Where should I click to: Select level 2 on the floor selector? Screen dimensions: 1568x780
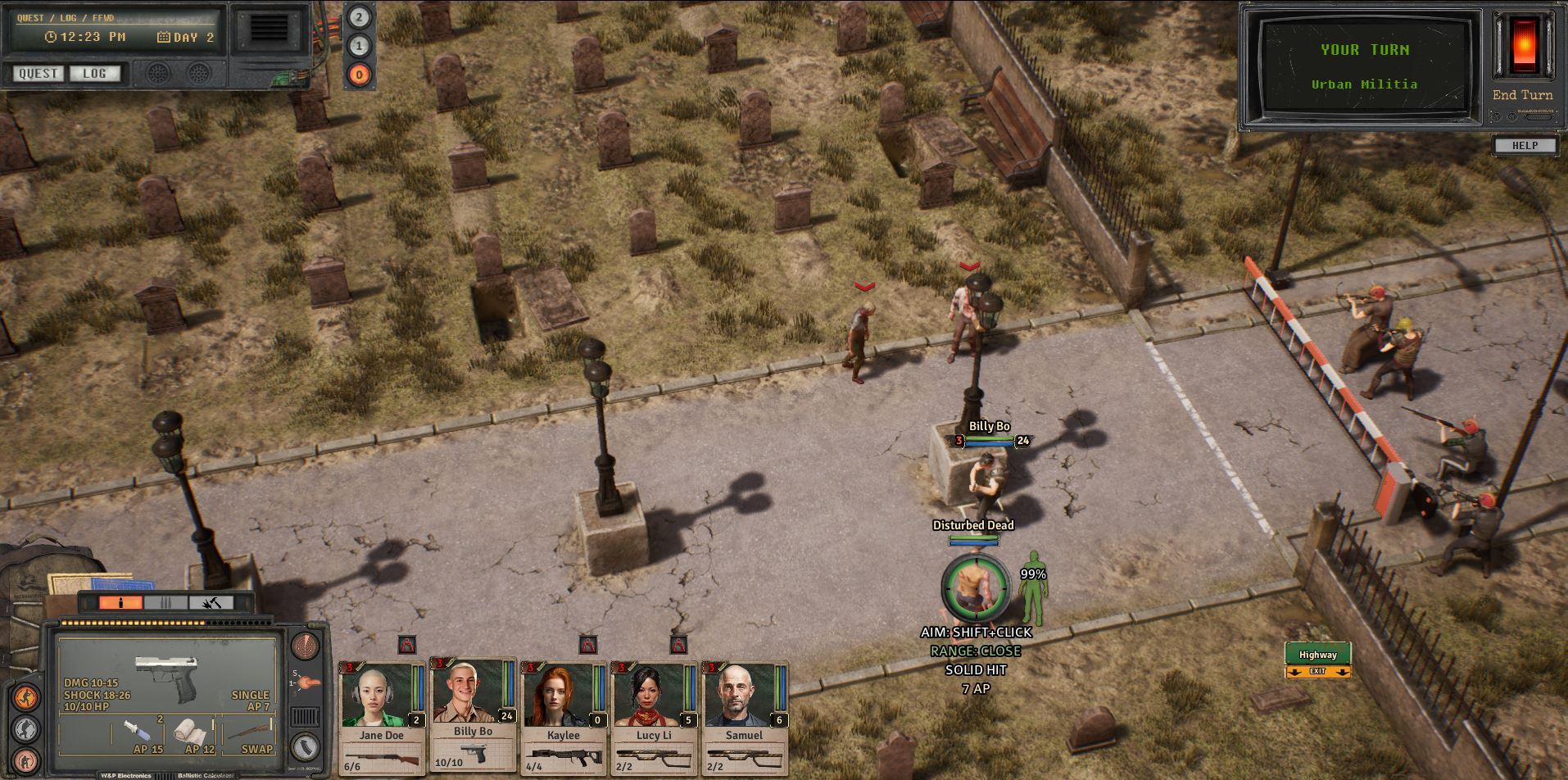tap(359, 17)
